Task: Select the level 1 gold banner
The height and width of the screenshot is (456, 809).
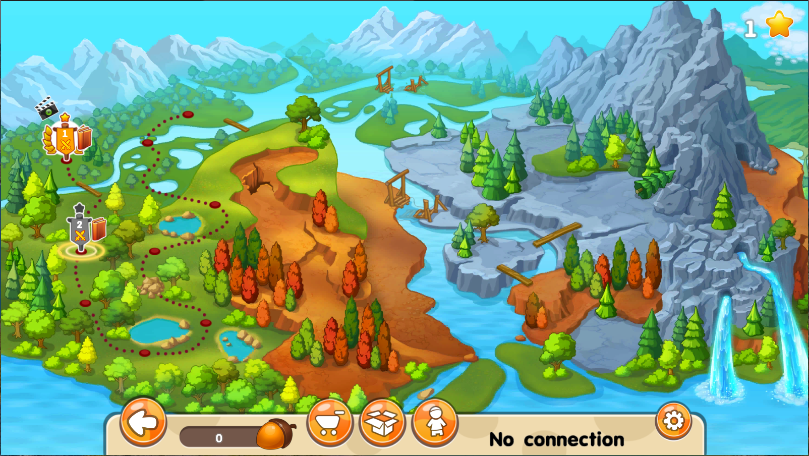Action: coord(66,140)
